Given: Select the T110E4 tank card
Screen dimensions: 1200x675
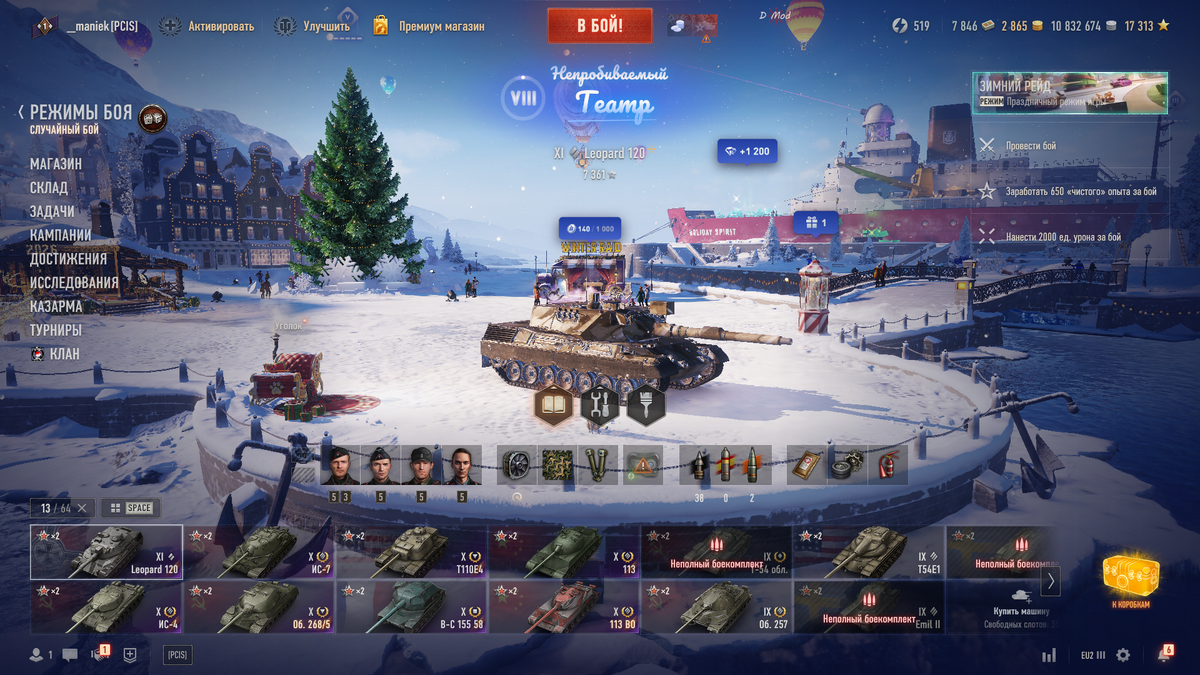Looking at the screenshot, I should [411, 552].
